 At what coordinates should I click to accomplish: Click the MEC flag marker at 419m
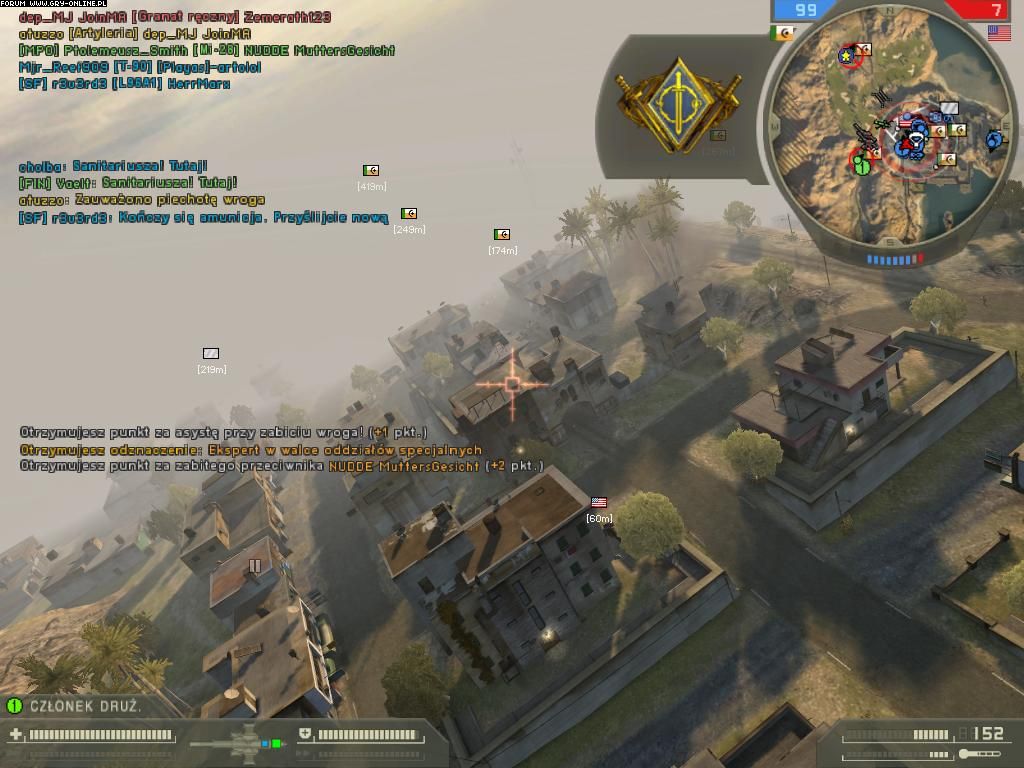coord(371,171)
